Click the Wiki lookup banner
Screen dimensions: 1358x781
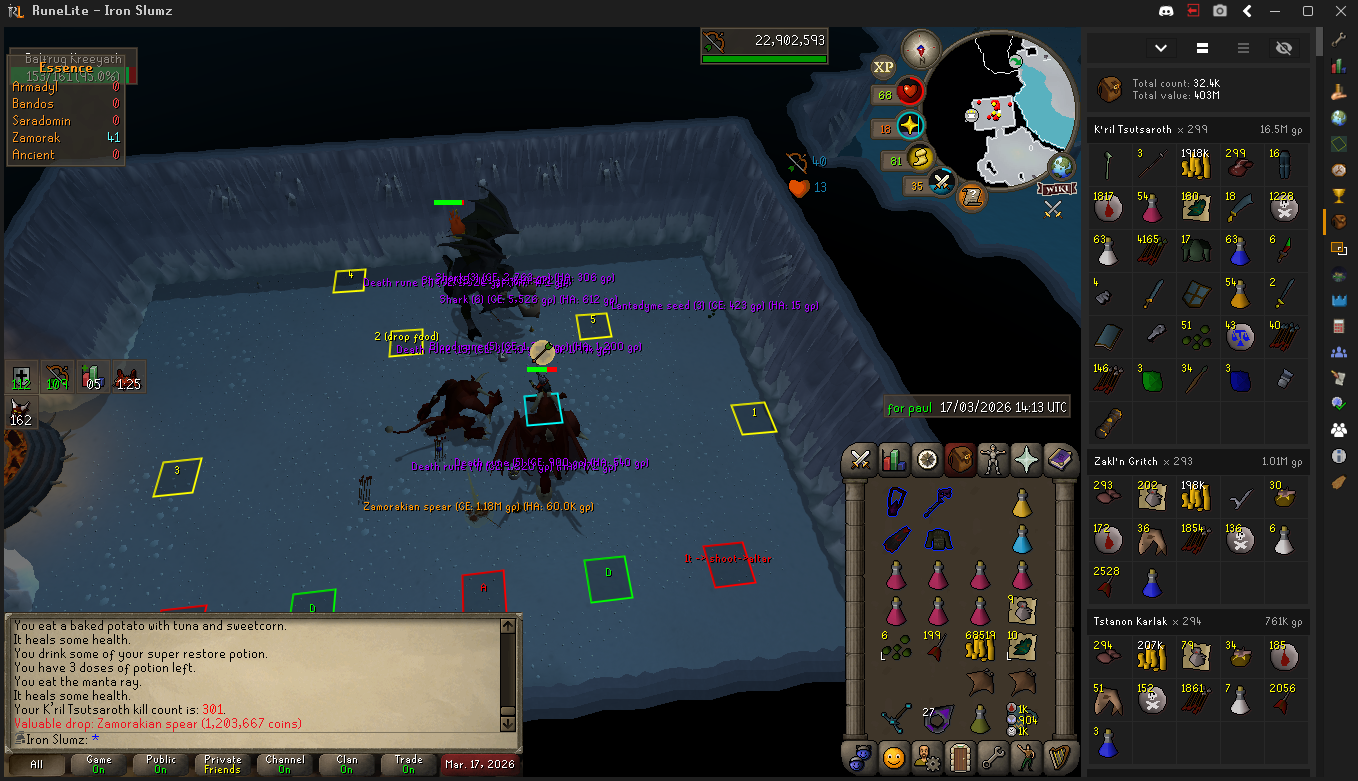(1056, 189)
